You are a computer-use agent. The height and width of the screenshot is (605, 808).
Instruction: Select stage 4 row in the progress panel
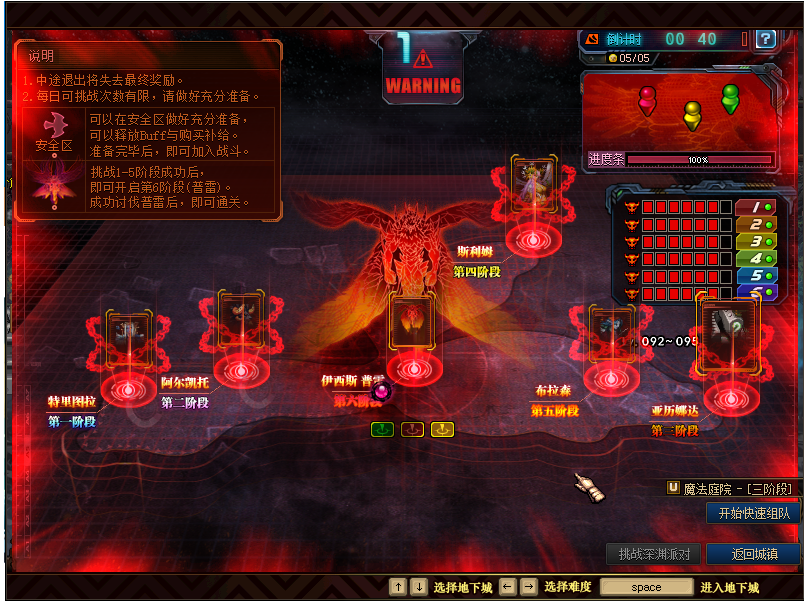coord(755,258)
